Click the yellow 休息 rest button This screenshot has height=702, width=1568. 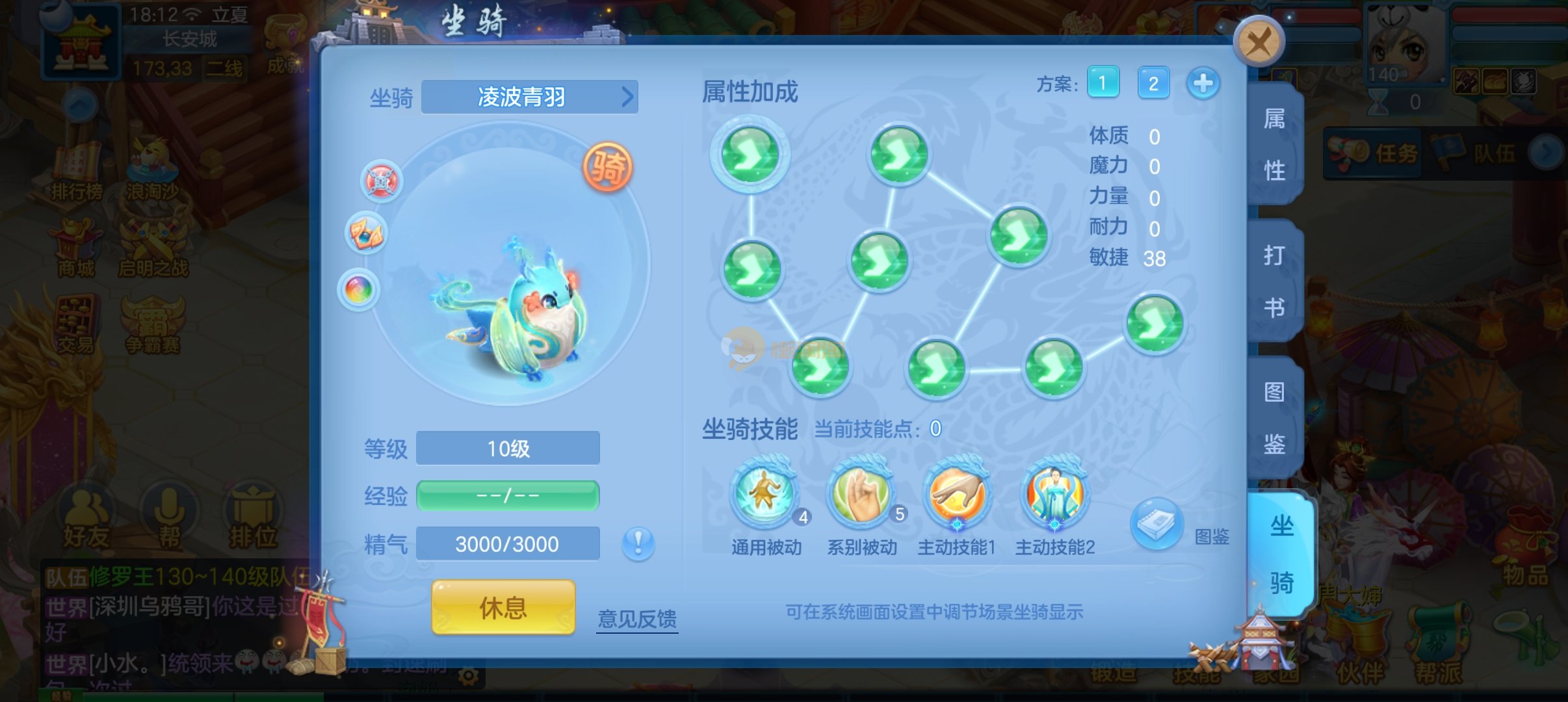point(503,608)
